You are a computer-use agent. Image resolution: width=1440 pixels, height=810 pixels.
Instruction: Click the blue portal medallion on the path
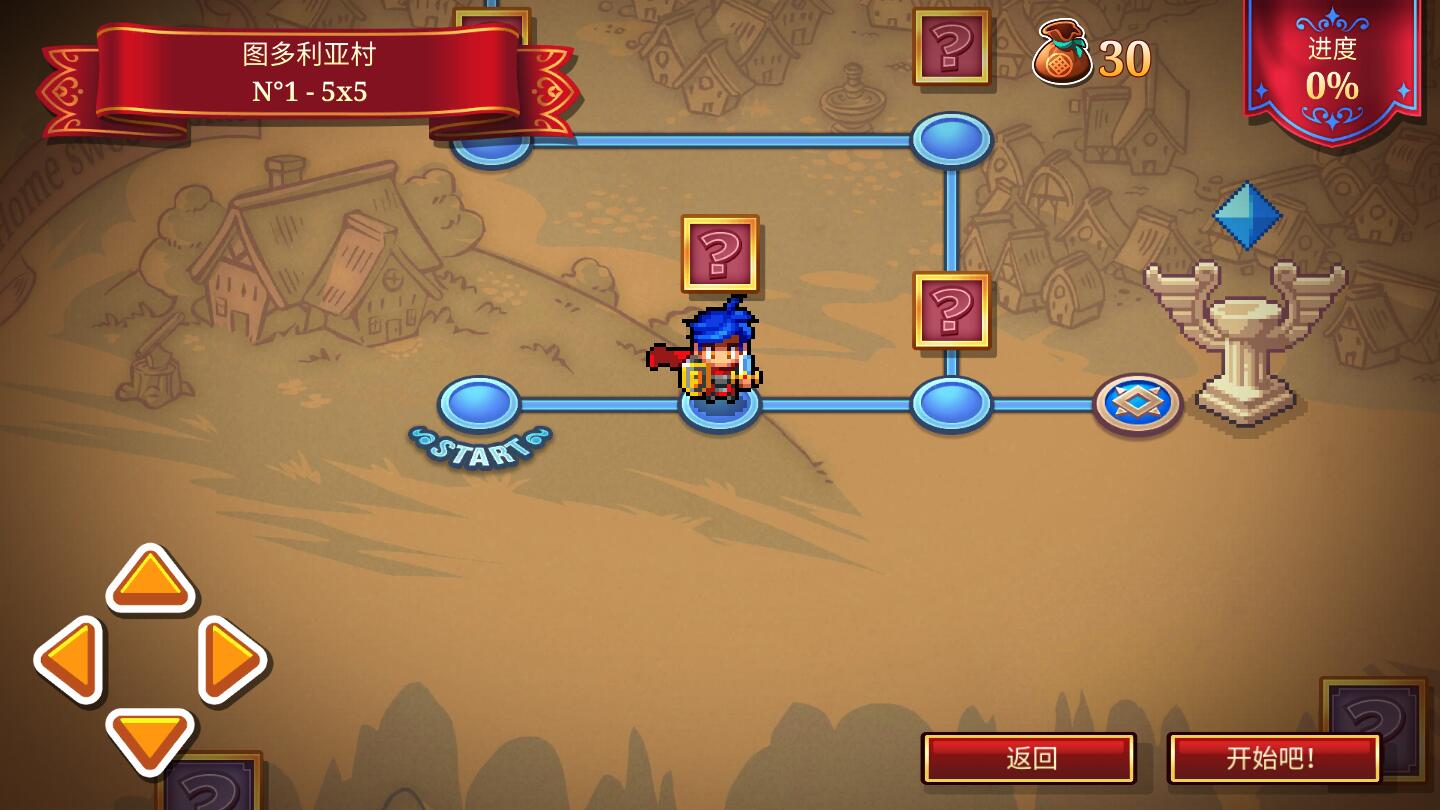(1139, 403)
